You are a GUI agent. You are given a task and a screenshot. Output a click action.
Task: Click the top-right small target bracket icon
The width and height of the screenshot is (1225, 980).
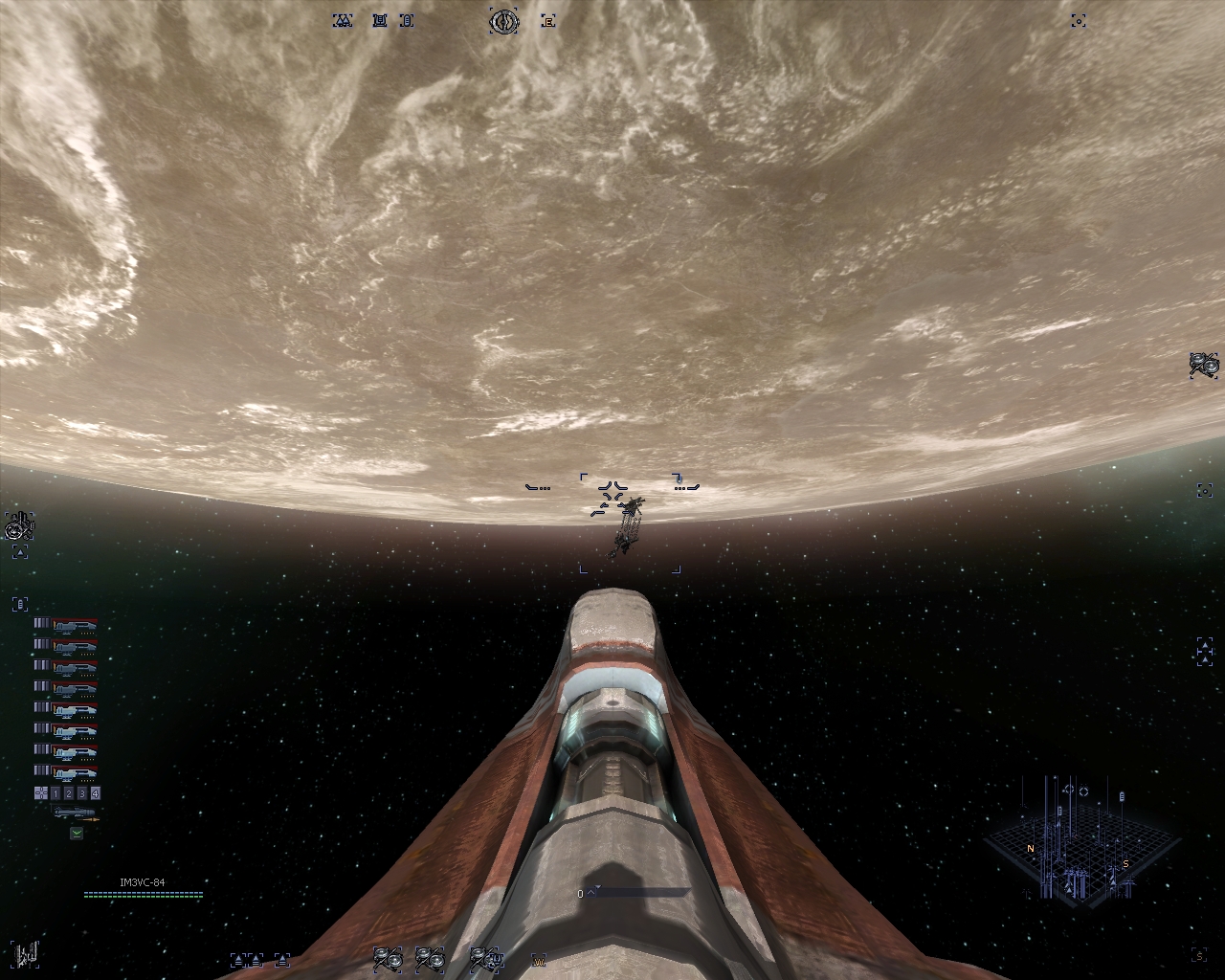pos(1079,21)
